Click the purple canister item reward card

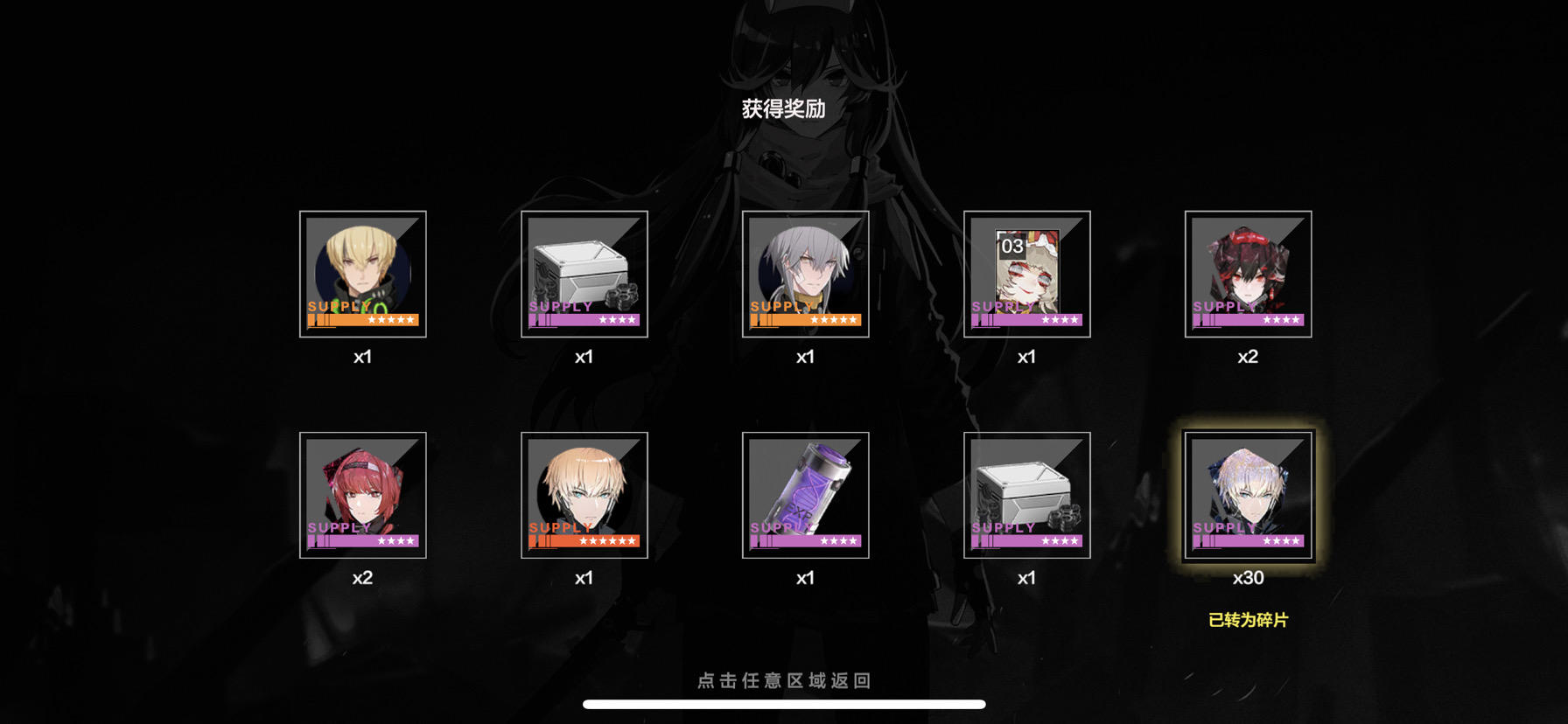[806, 495]
